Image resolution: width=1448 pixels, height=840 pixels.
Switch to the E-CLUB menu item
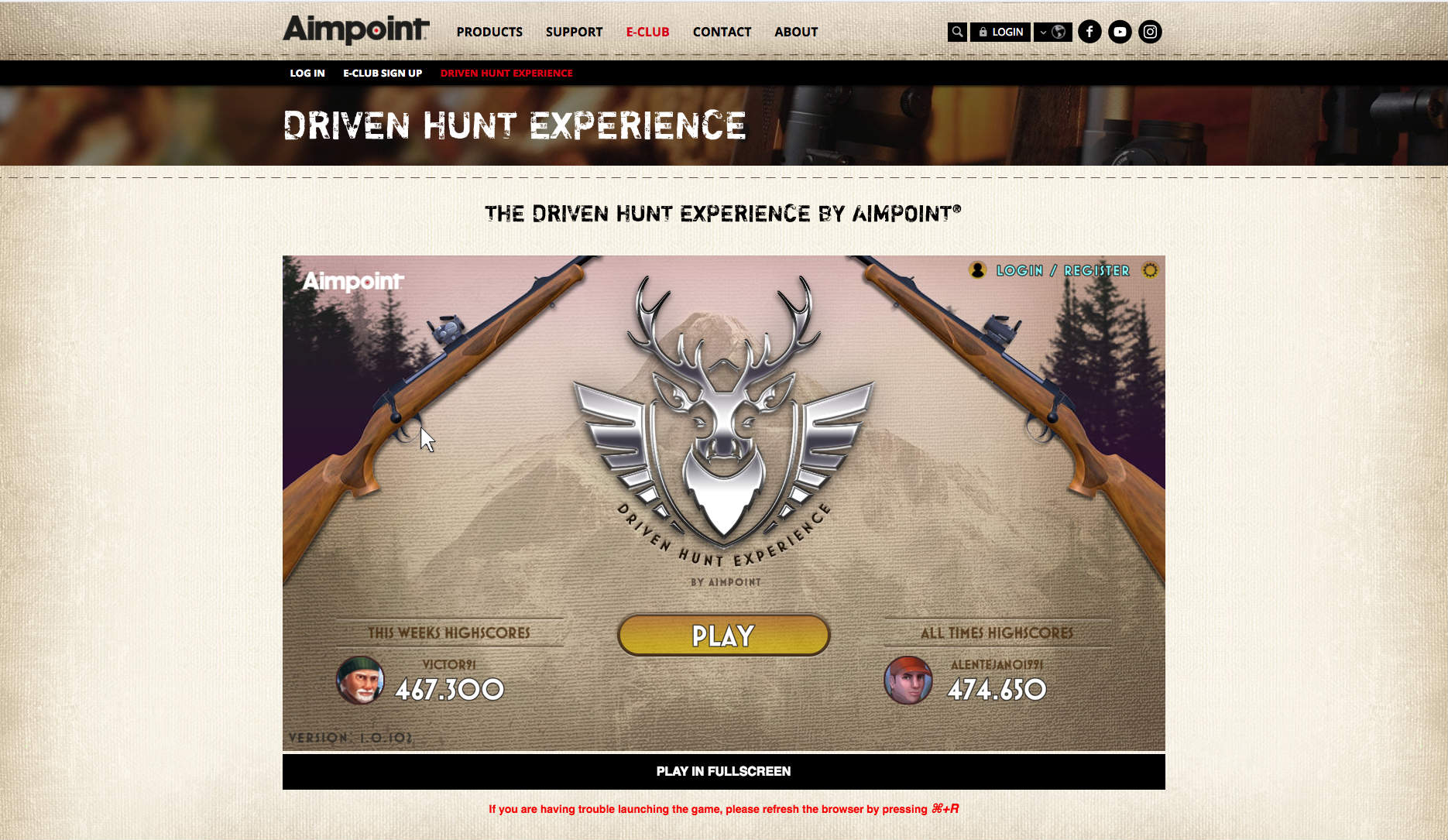[x=647, y=32]
